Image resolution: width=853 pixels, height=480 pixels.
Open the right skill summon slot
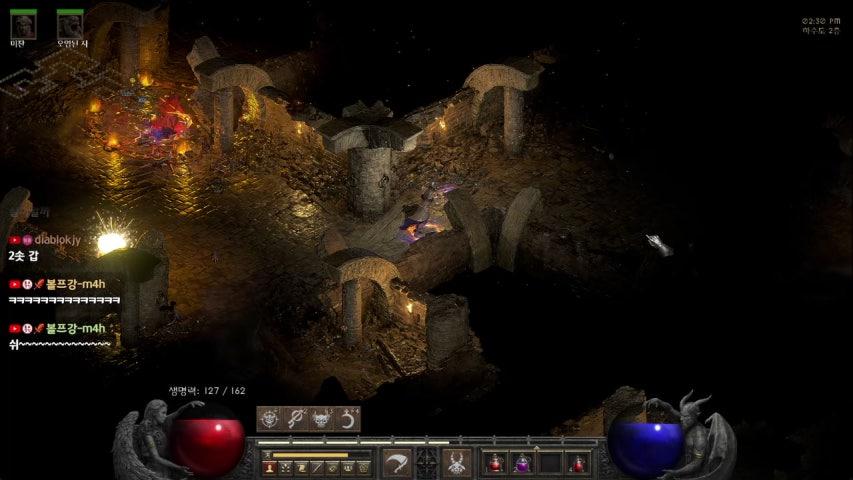point(458,462)
